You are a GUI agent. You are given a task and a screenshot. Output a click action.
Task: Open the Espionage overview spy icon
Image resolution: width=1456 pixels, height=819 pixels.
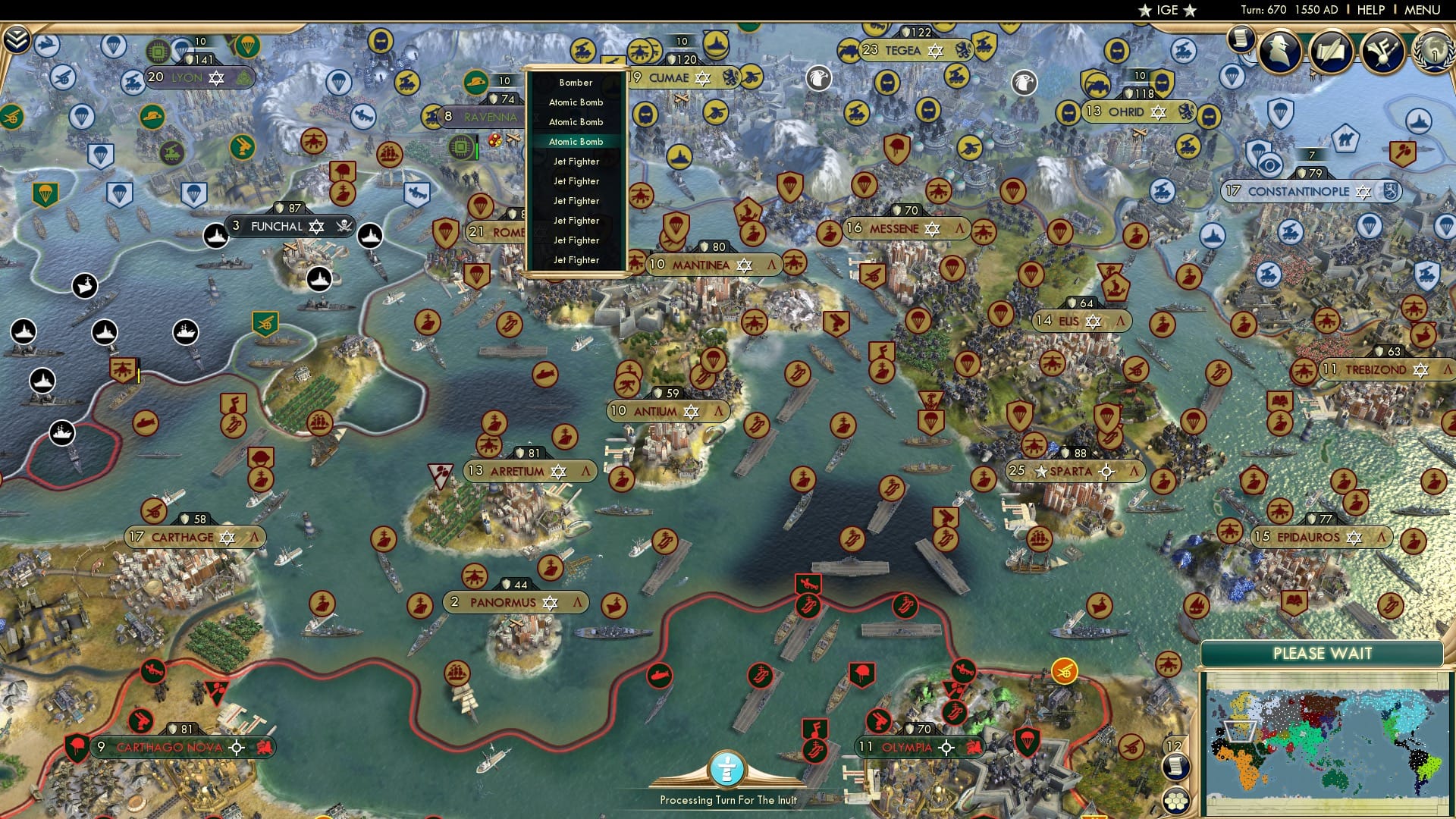(x=1279, y=49)
